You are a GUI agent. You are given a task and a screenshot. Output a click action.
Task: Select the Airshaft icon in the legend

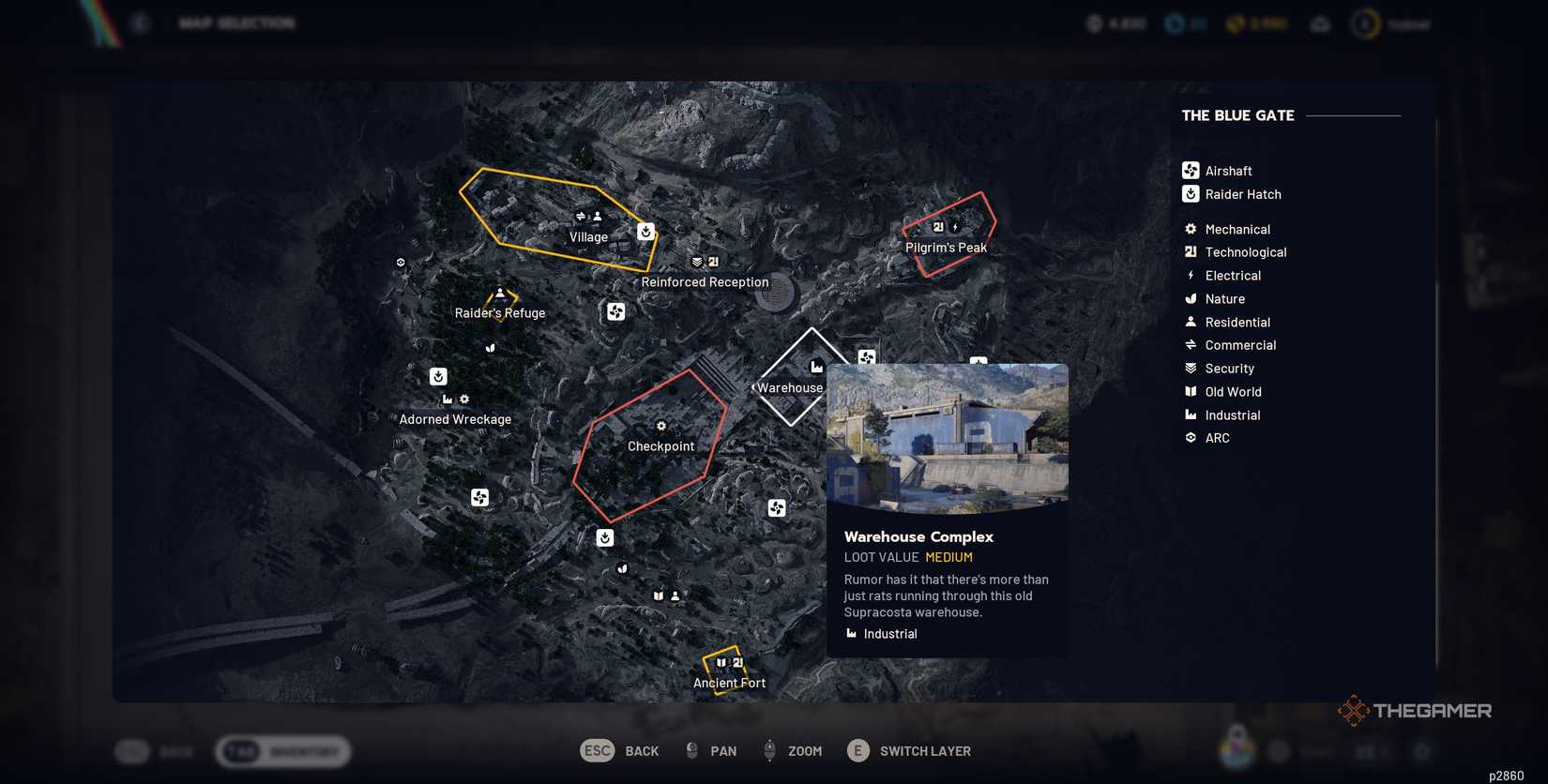click(1190, 171)
